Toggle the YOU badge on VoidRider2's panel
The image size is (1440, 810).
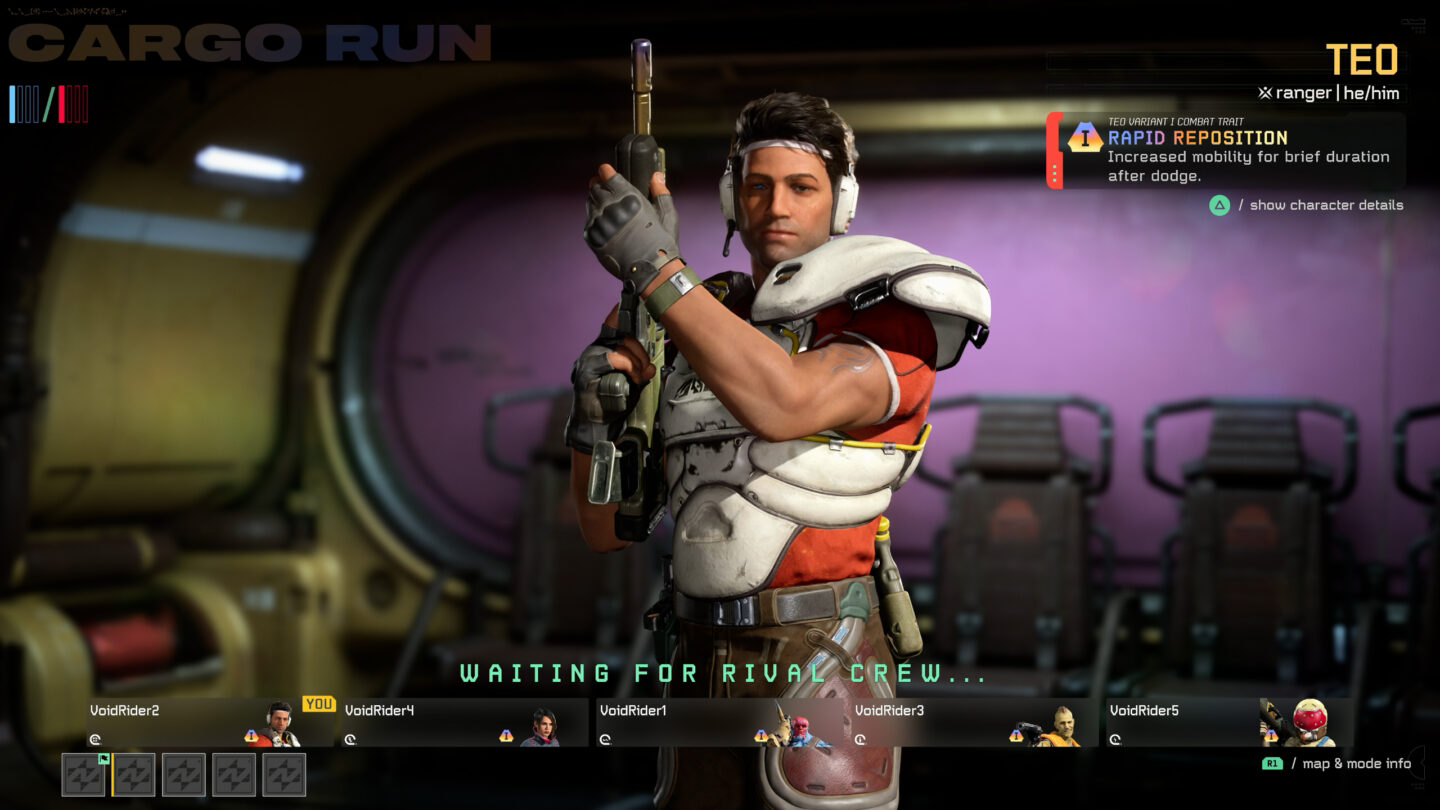coord(321,702)
